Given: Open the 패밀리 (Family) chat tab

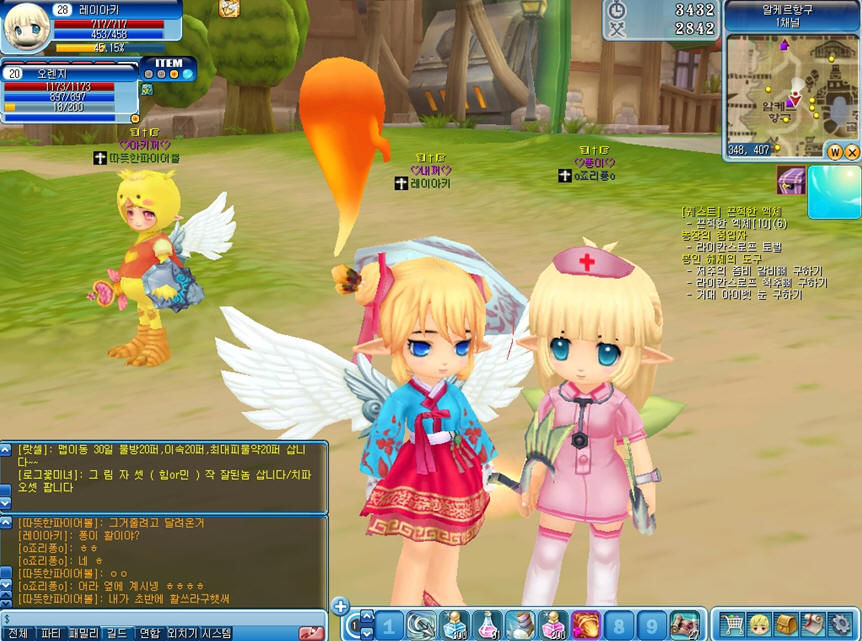Looking at the screenshot, I should [x=84, y=633].
